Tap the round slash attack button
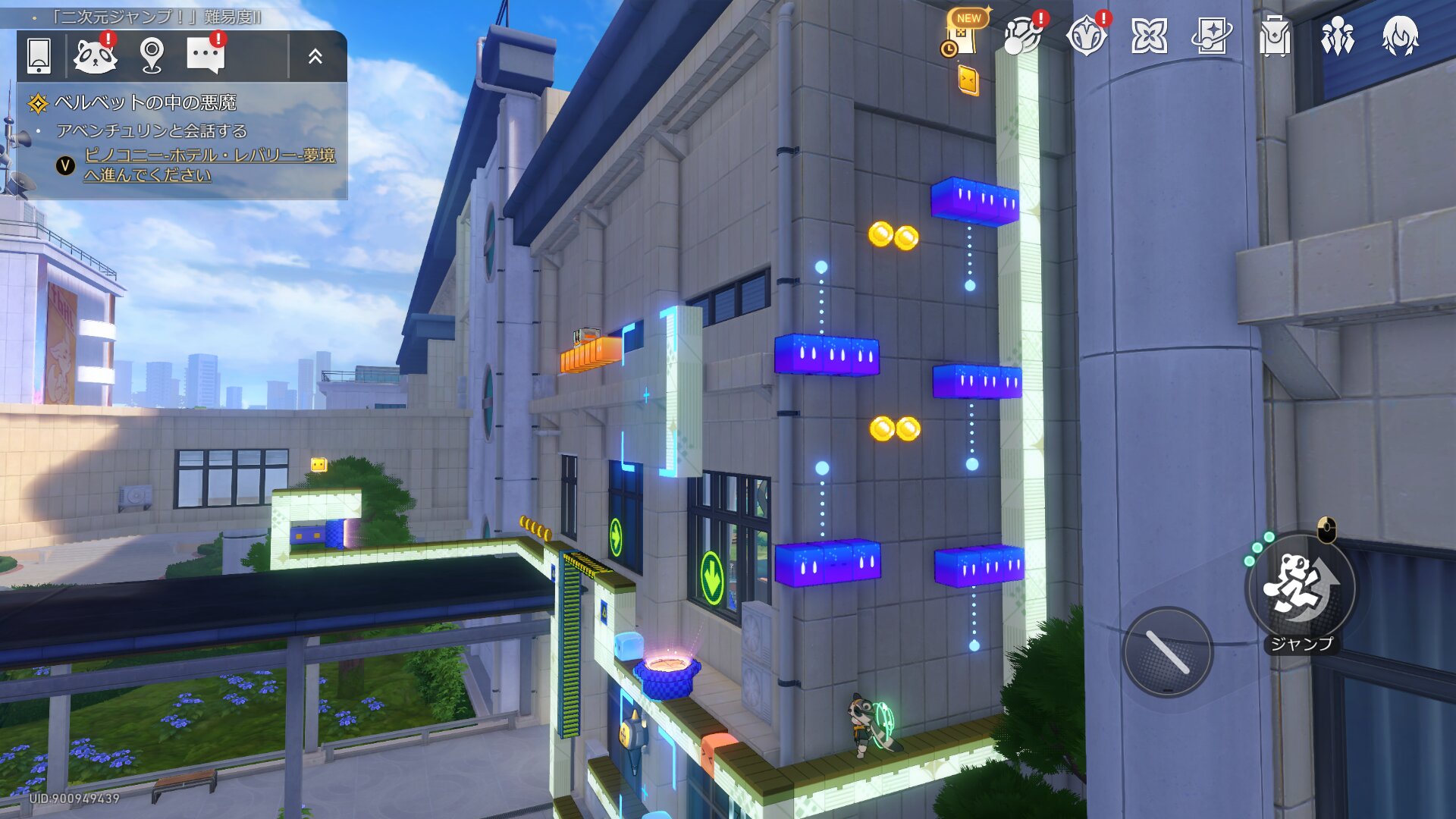 click(1167, 652)
